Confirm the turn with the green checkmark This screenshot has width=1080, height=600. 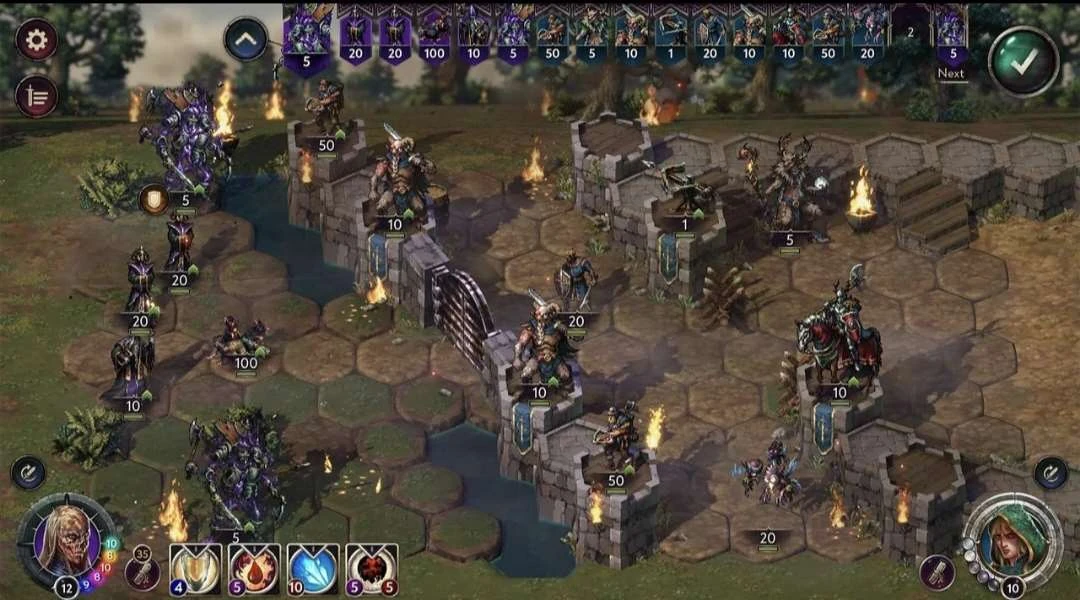(x=1023, y=62)
